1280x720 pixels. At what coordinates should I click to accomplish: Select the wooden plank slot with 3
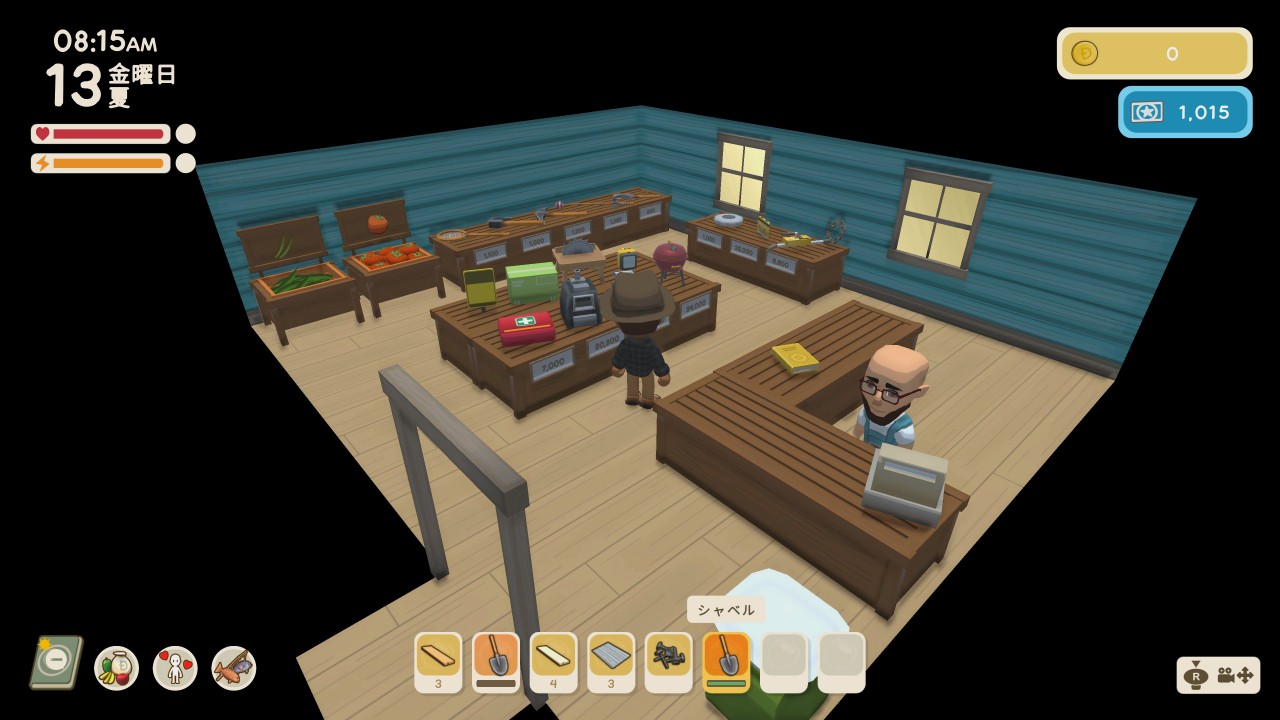point(438,661)
